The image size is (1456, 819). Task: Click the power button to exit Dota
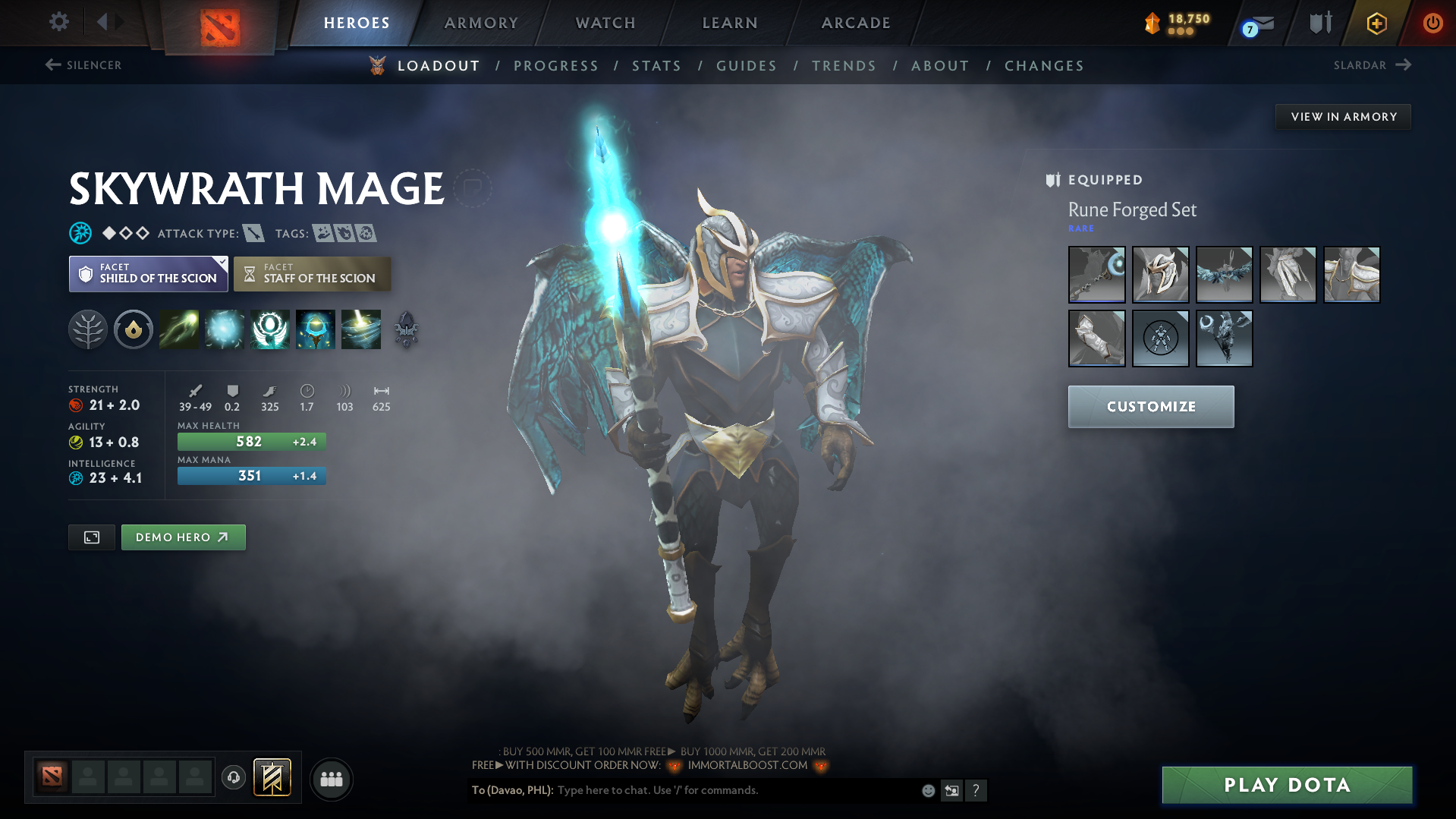click(1432, 22)
